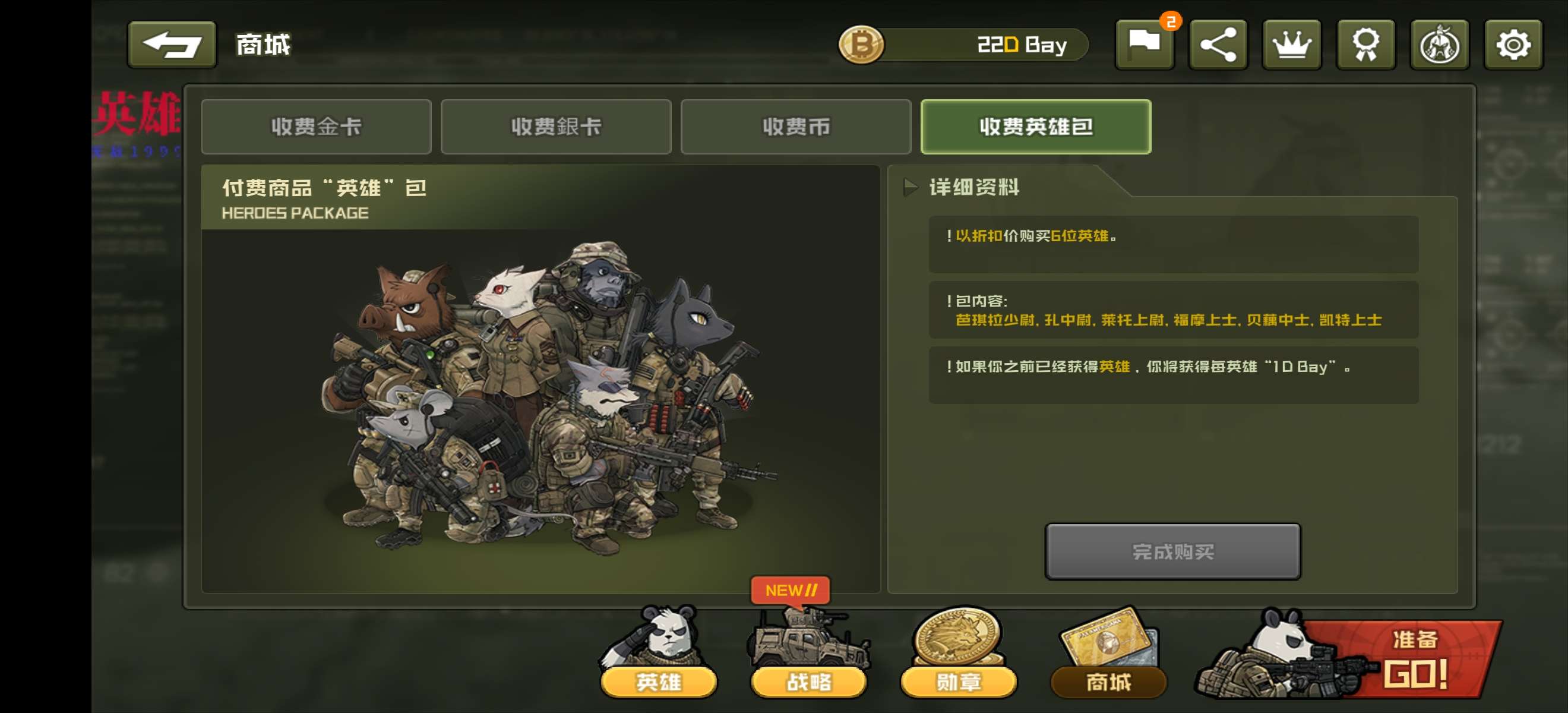Go back using the arrow button

click(172, 45)
